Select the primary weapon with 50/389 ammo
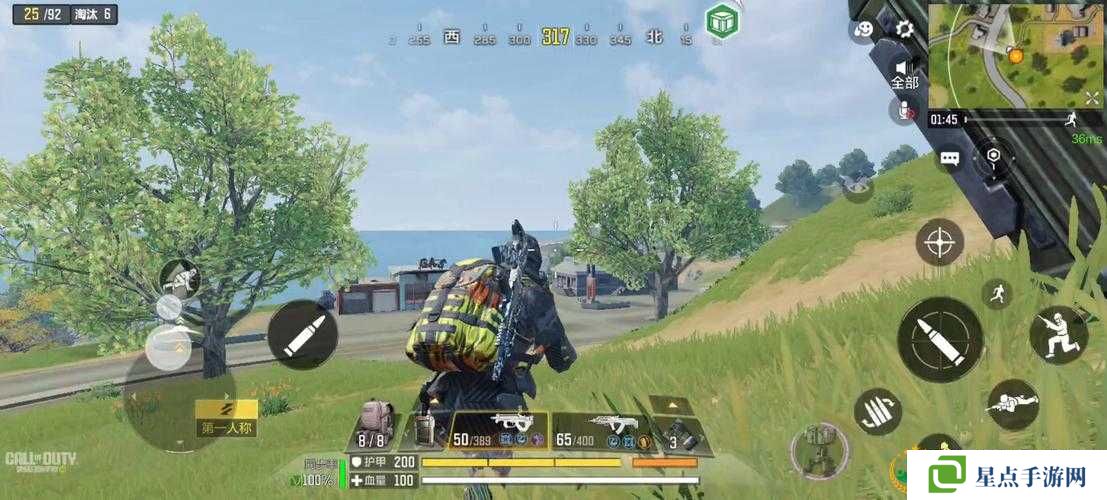 [x=498, y=430]
